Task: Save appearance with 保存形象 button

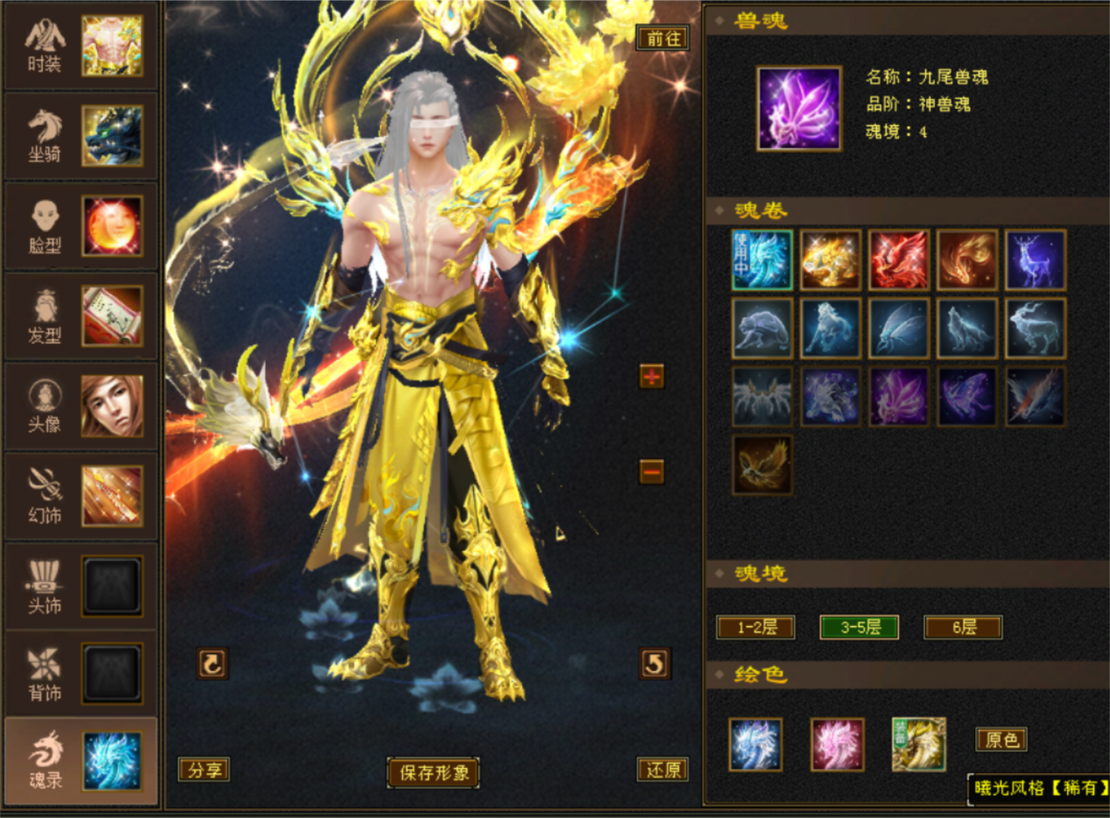Action: pyautogui.click(x=433, y=772)
